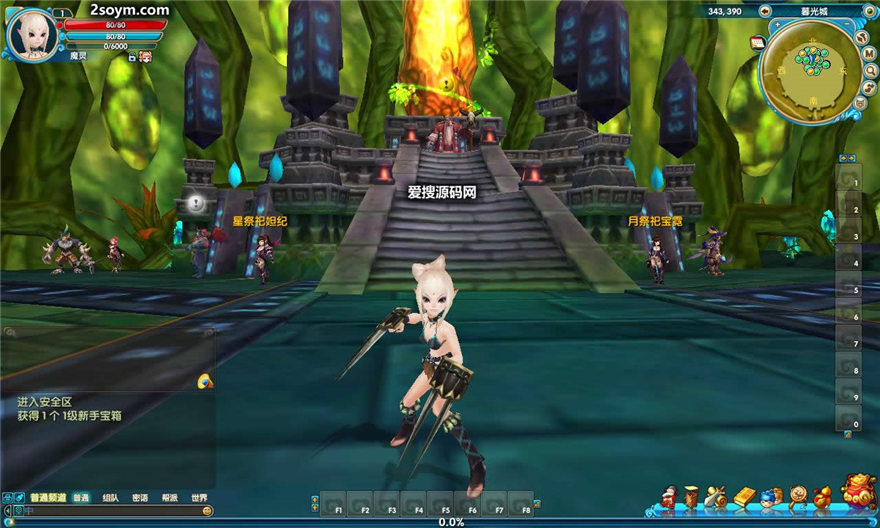880x528 pixels.
Task: Open the calendar icon beside the minimap
Action: click(x=757, y=42)
